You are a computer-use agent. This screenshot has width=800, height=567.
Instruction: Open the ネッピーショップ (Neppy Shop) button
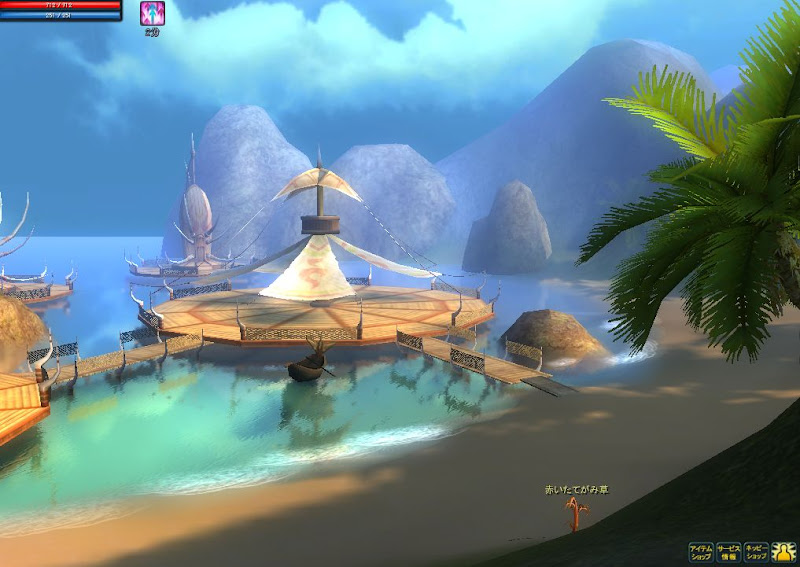tap(756, 552)
